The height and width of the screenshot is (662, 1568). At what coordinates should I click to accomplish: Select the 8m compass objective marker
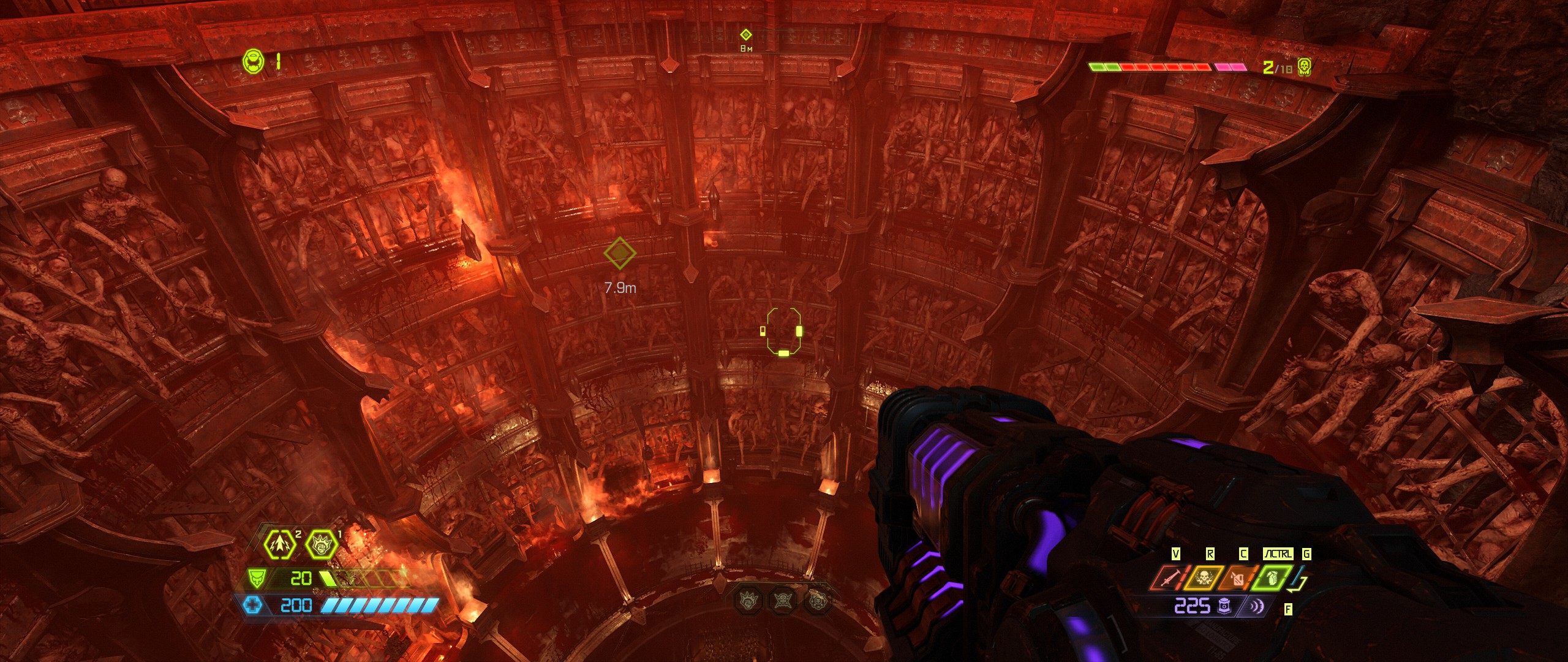pos(745,35)
